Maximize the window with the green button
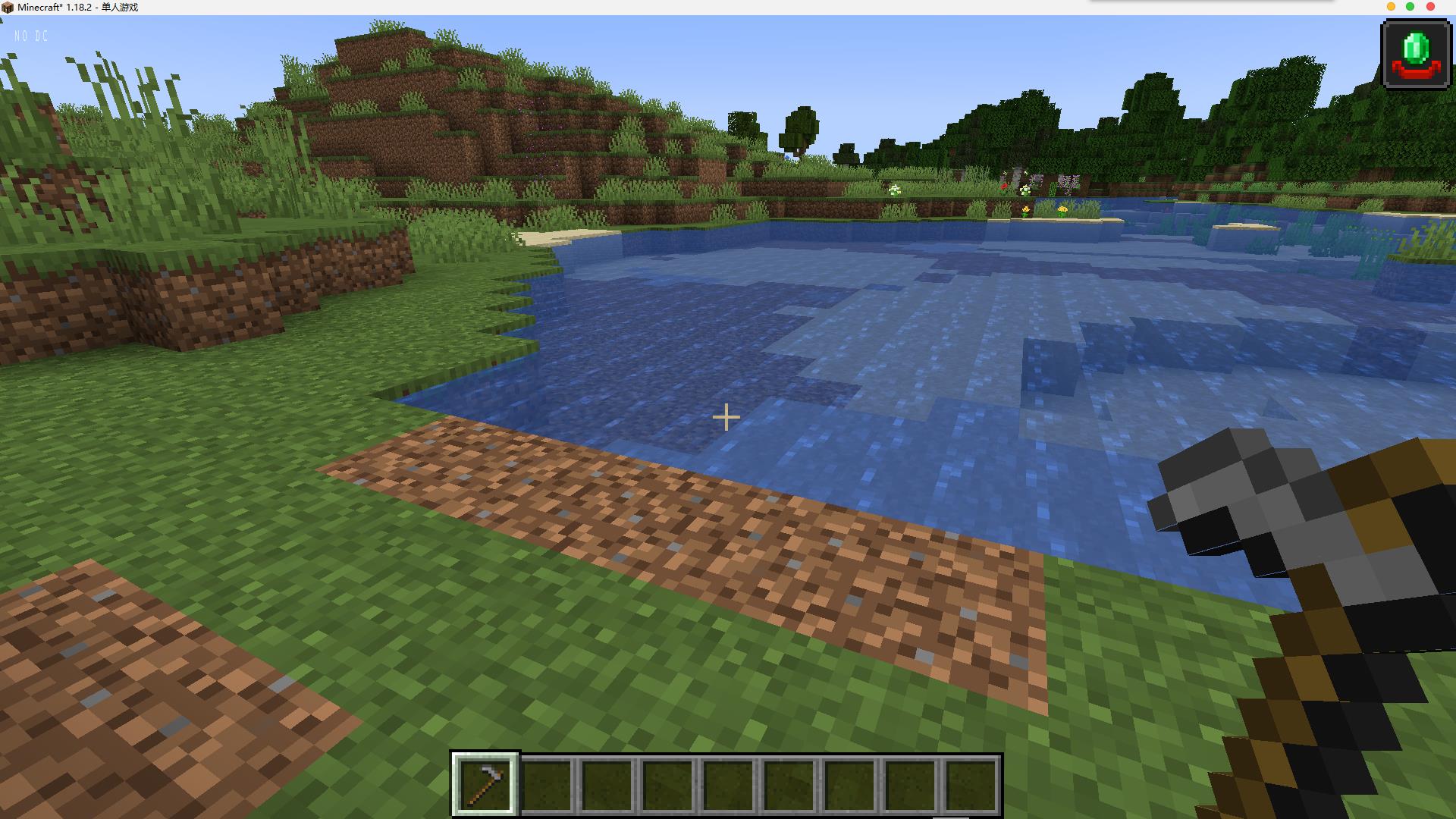The height and width of the screenshot is (819, 1456). [1410, 7]
